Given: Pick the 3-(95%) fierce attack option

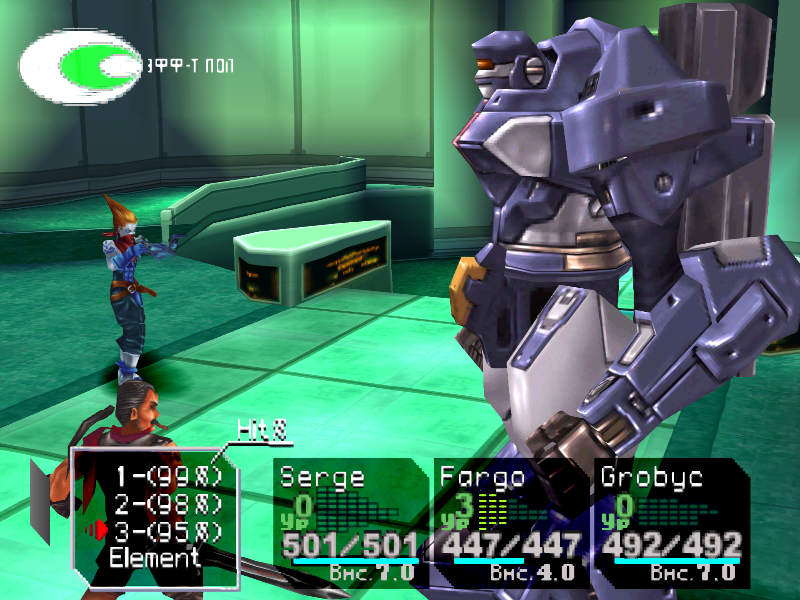Looking at the screenshot, I should coord(166,530).
